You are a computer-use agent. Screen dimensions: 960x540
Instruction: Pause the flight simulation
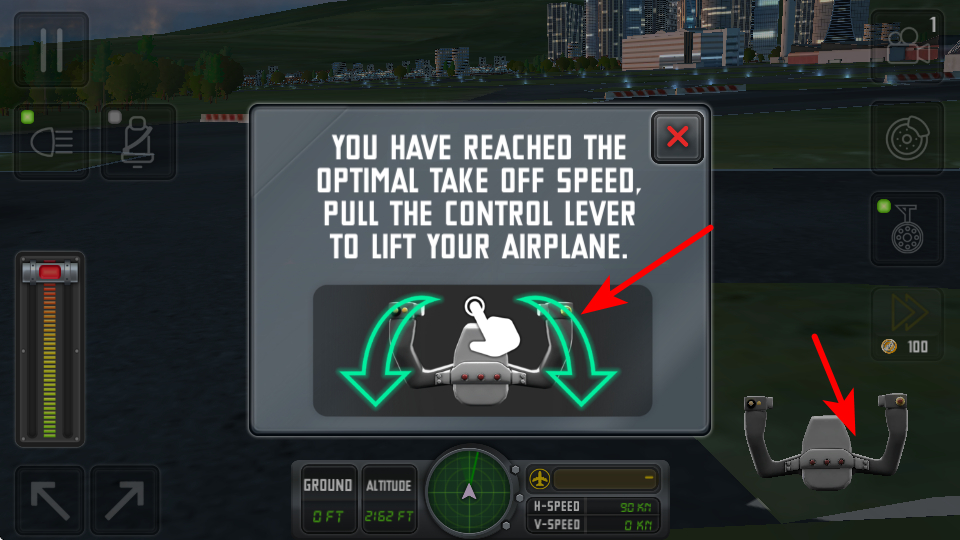pos(51,50)
